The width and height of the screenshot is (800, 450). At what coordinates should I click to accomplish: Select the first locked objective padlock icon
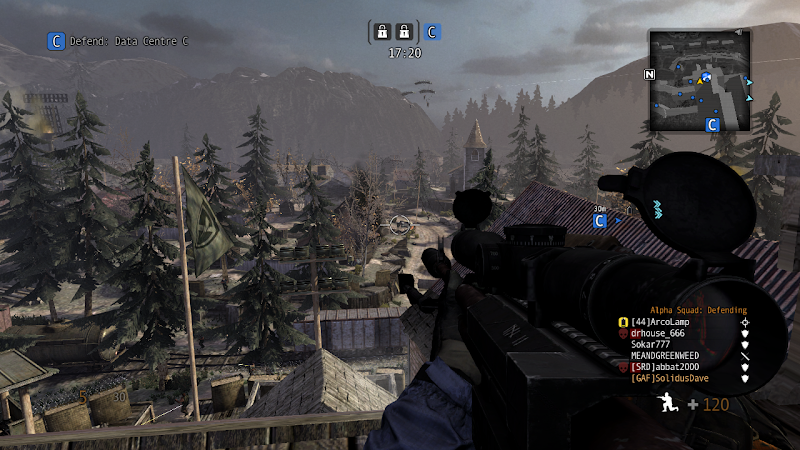click(381, 32)
